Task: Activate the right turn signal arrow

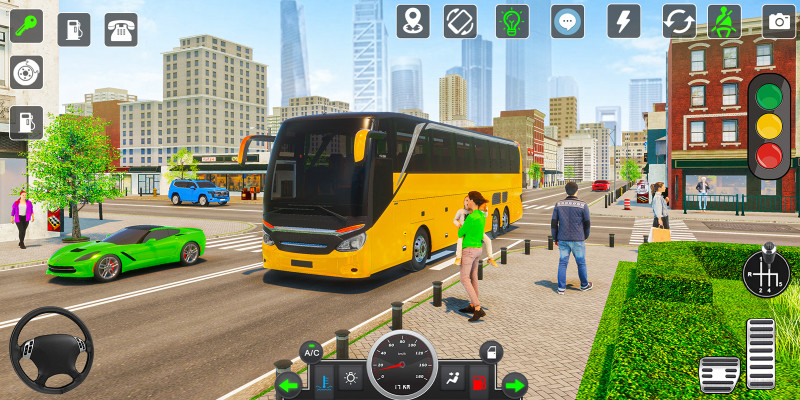Action: tap(514, 384)
